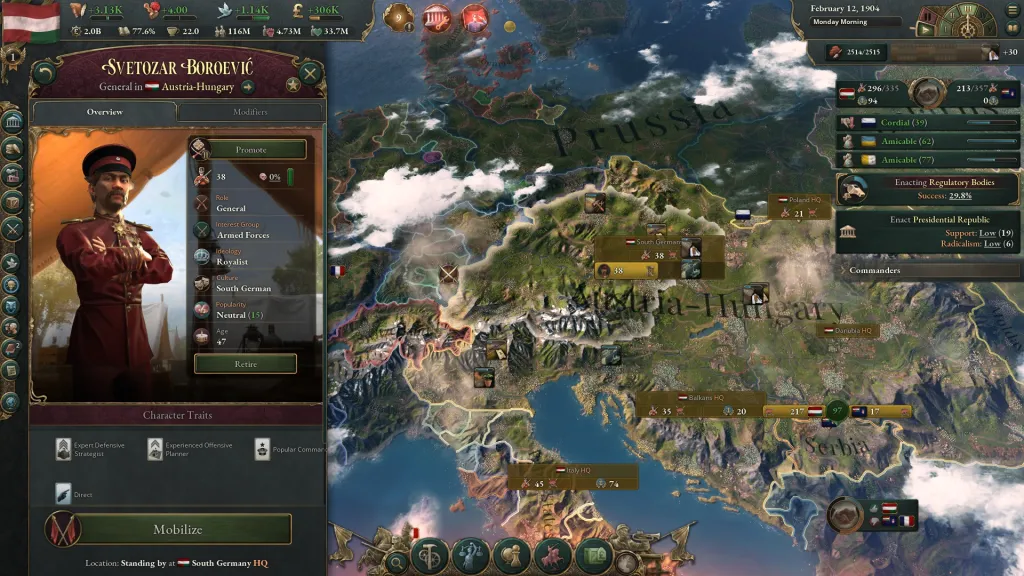Image resolution: width=1024 pixels, height=576 pixels.
Task: Go back using the curved arrow button
Action: pyautogui.click(x=43, y=74)
